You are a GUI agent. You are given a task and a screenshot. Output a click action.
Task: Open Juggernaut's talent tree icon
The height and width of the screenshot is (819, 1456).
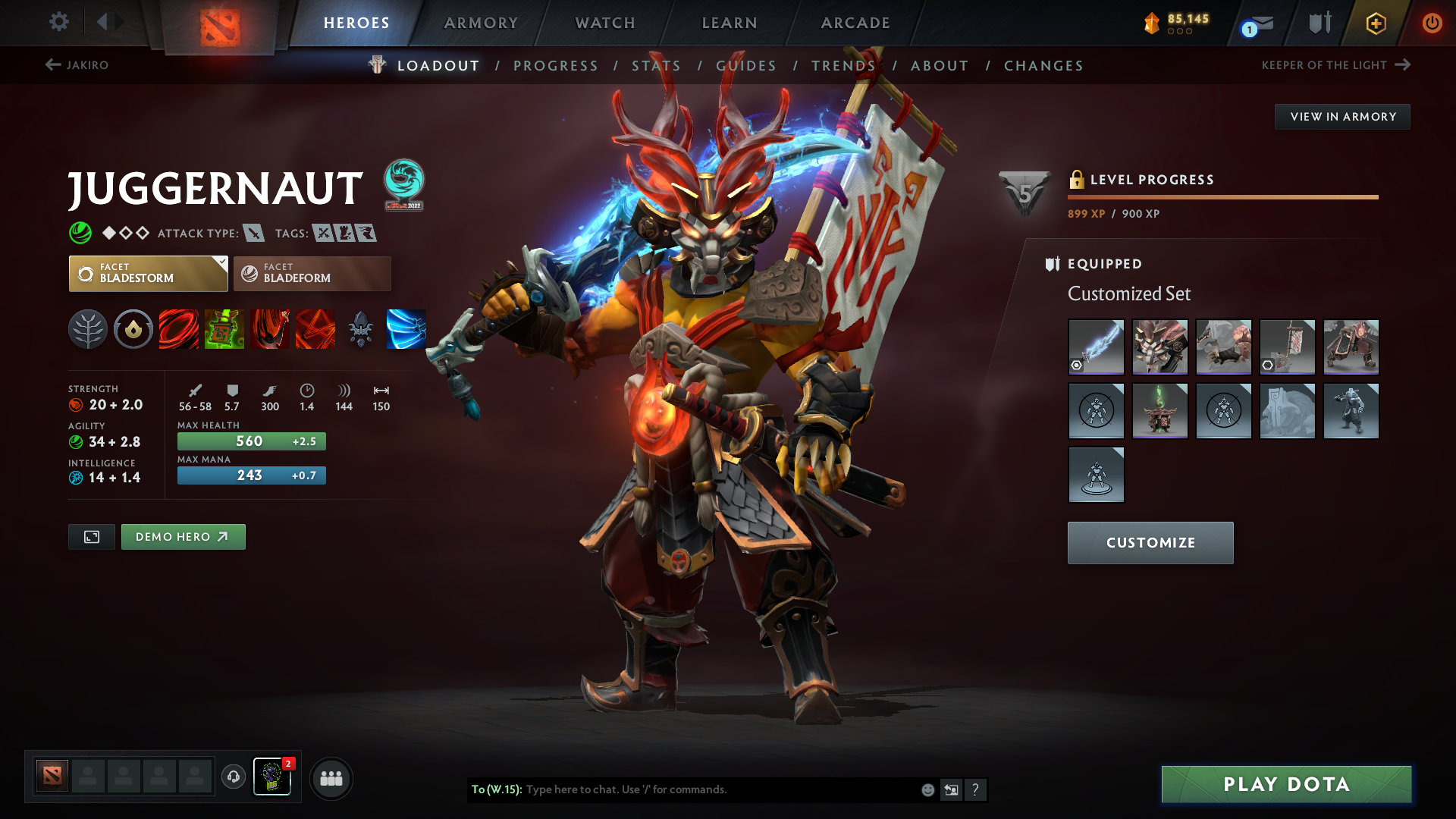click(88, 329)
